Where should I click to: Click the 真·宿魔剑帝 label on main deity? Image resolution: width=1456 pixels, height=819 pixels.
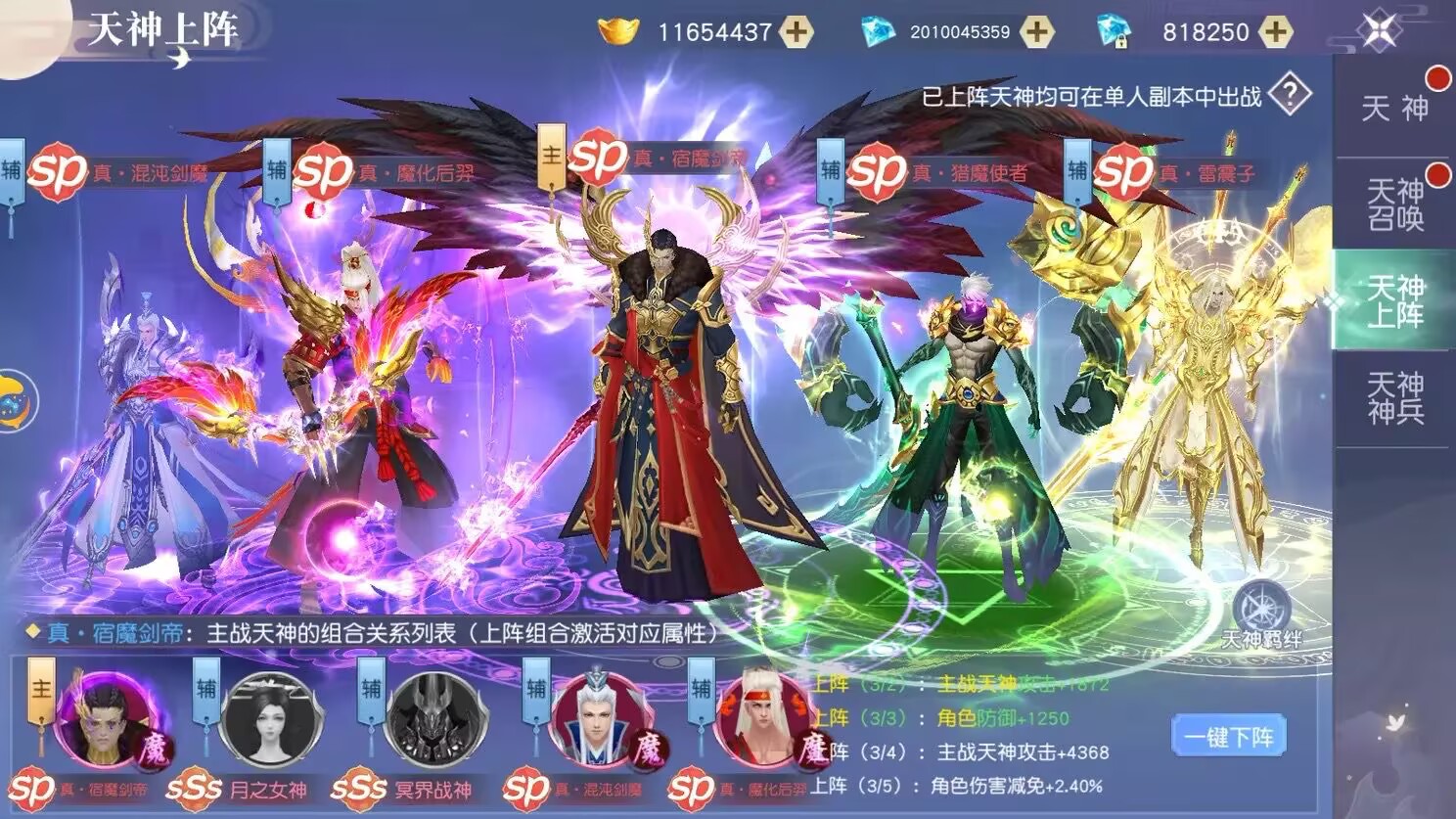tap(682, 158)
